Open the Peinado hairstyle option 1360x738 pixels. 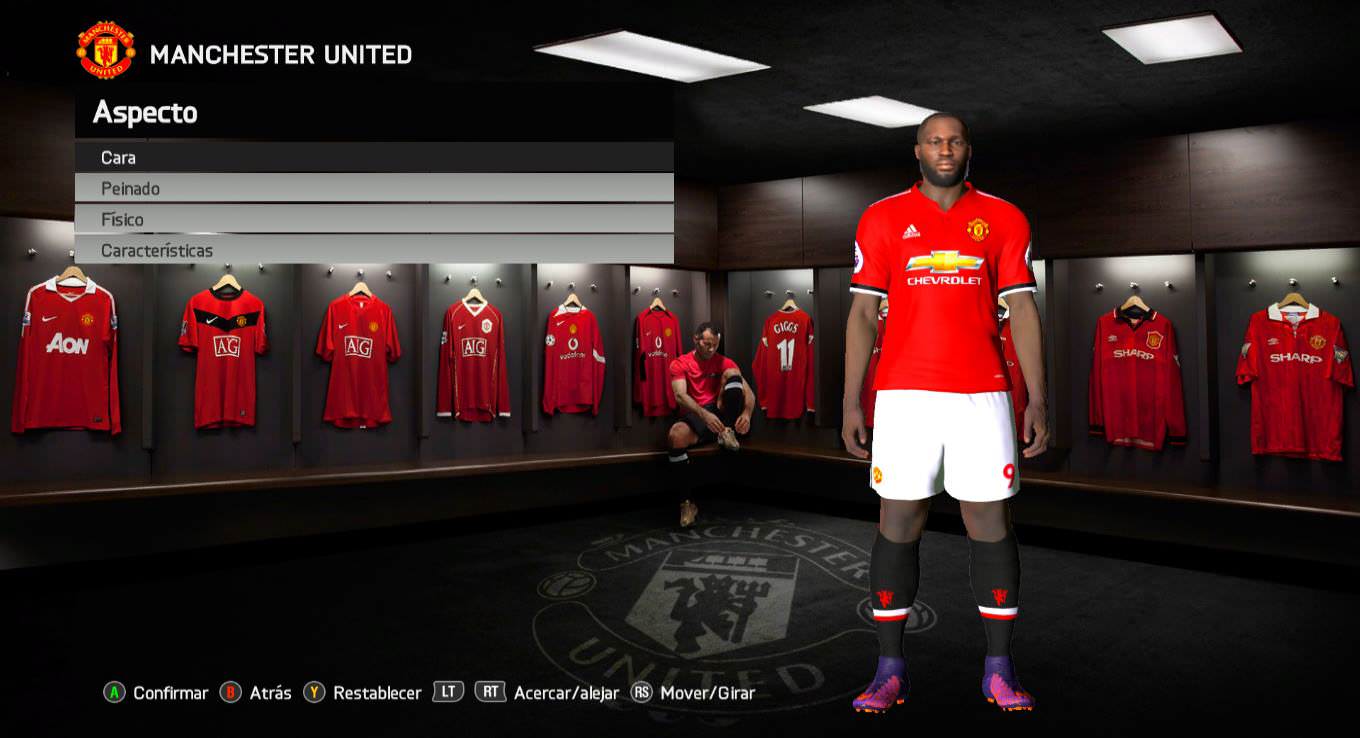[x=373, y=188]
